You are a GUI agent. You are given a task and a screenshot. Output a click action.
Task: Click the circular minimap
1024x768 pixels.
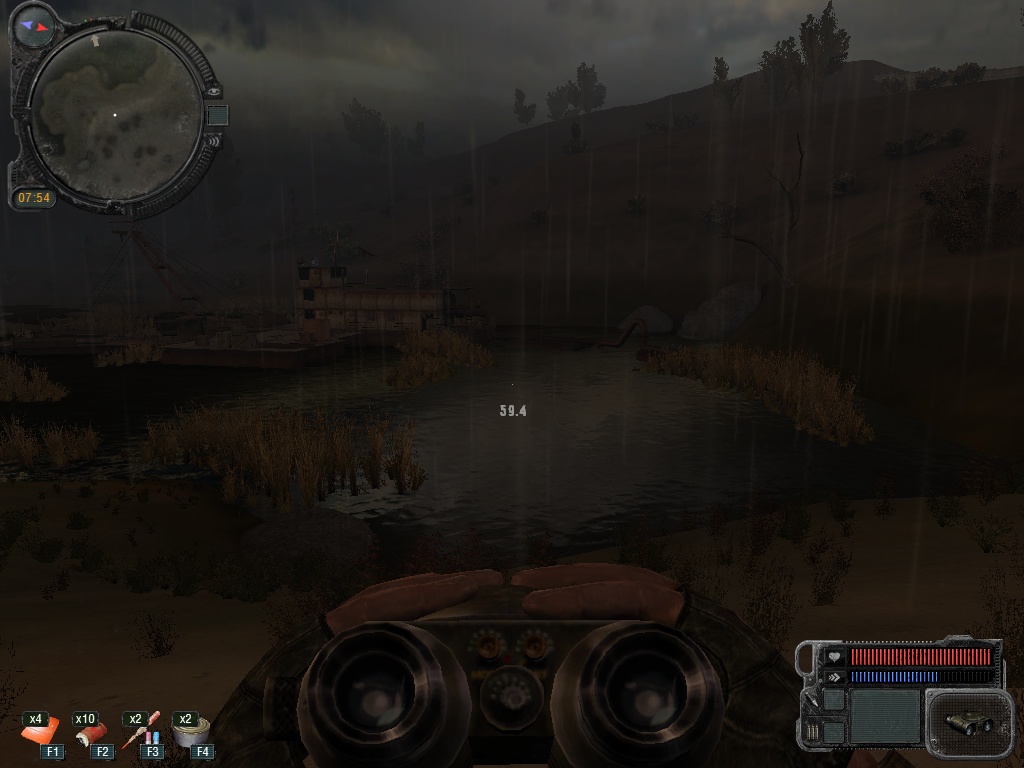tap(115, 115)
